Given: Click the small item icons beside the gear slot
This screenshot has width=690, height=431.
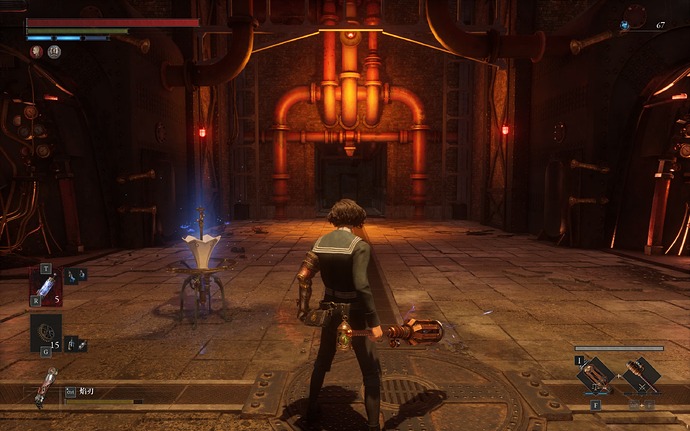Looking at the screenshot, I should click(75, 343).
